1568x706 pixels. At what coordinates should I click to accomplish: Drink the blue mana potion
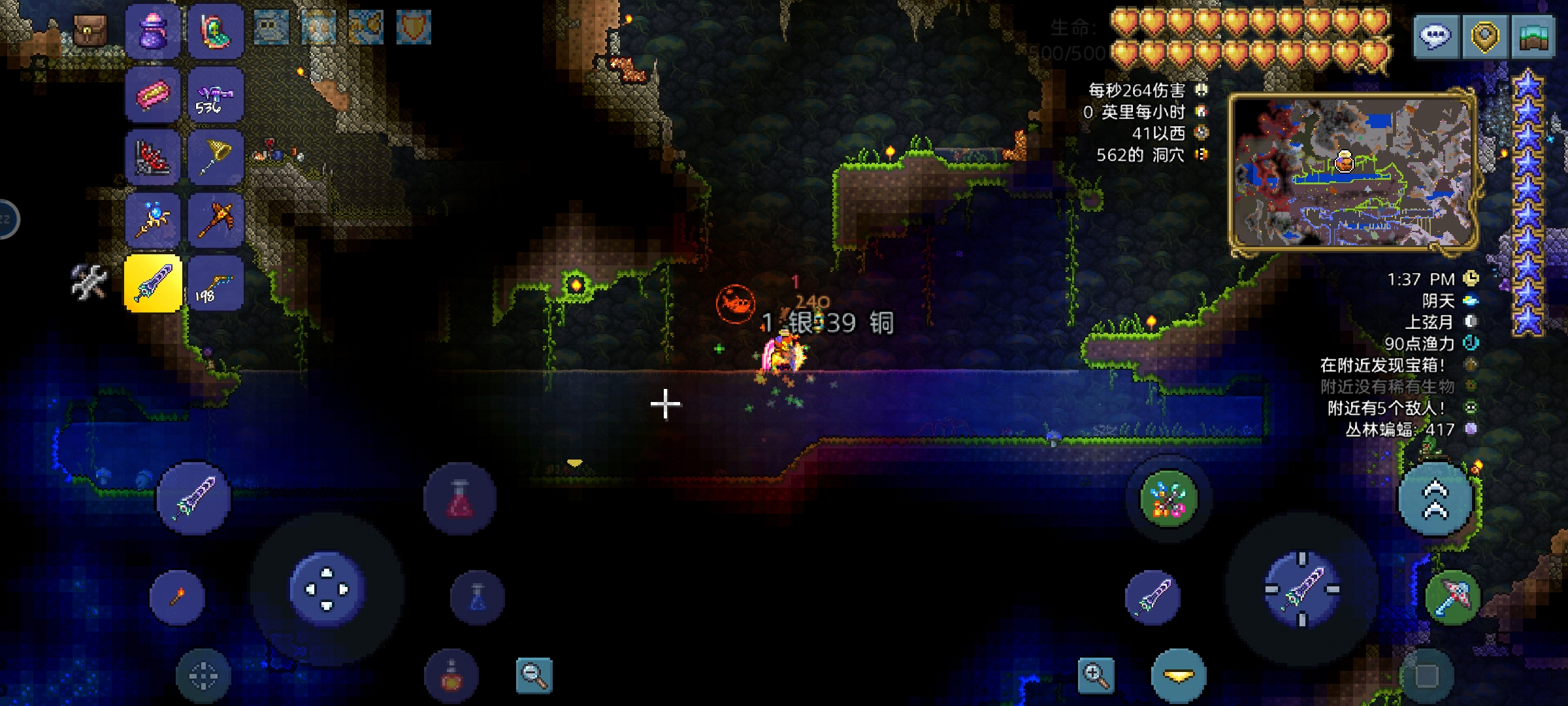pyautogui.click(x=478, y=597)
